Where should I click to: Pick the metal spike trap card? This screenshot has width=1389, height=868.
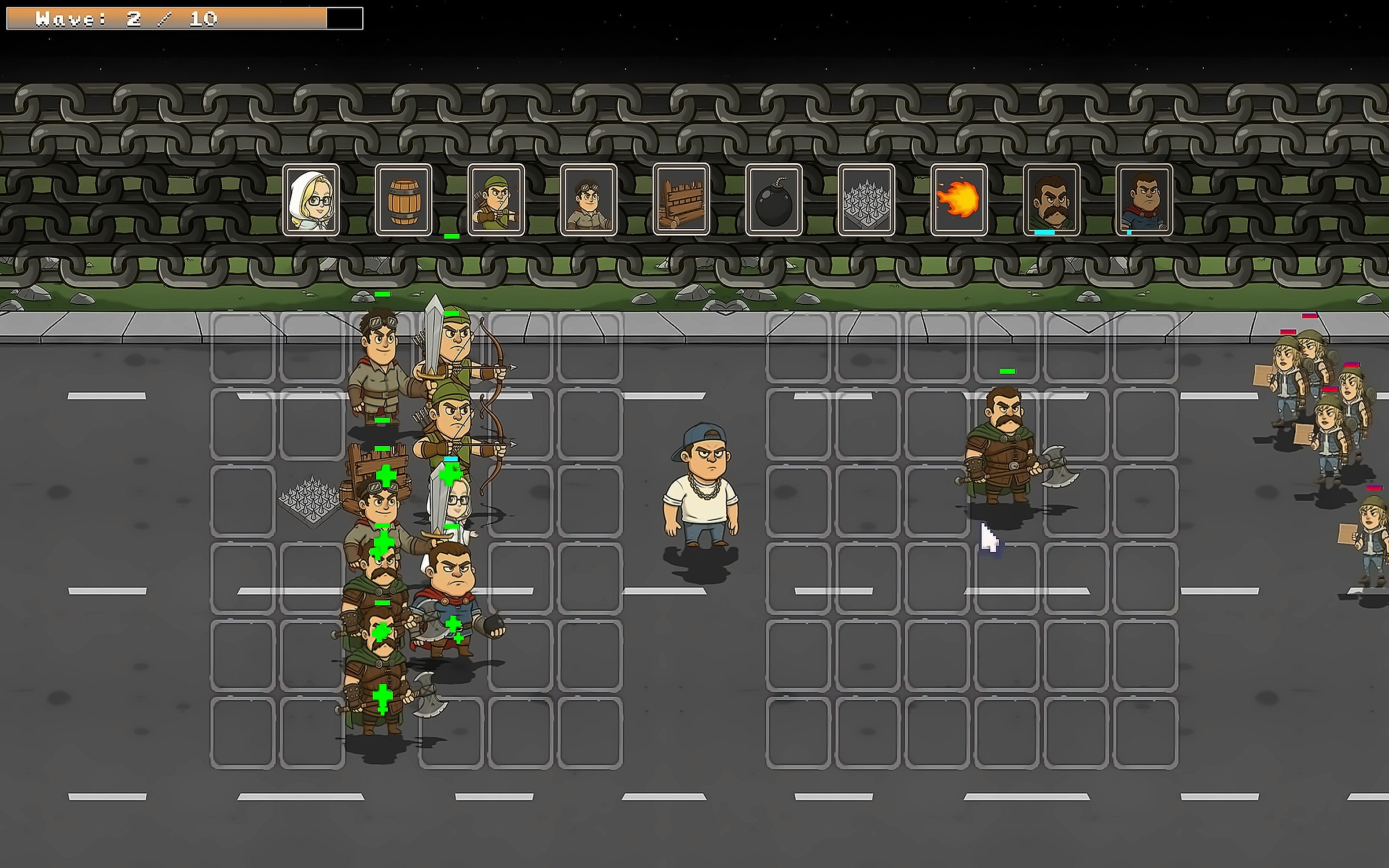[866, 200]
